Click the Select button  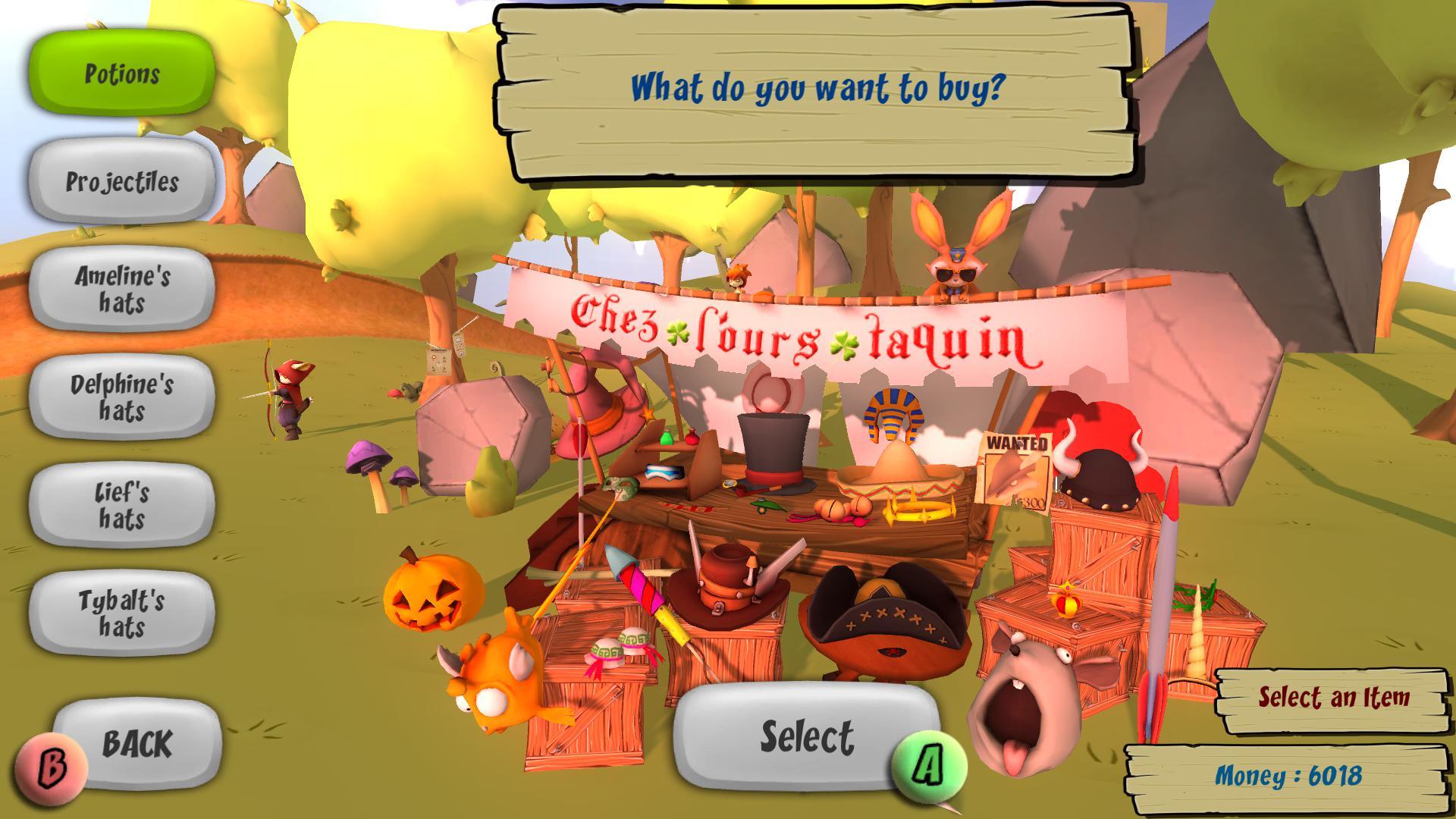806,736
